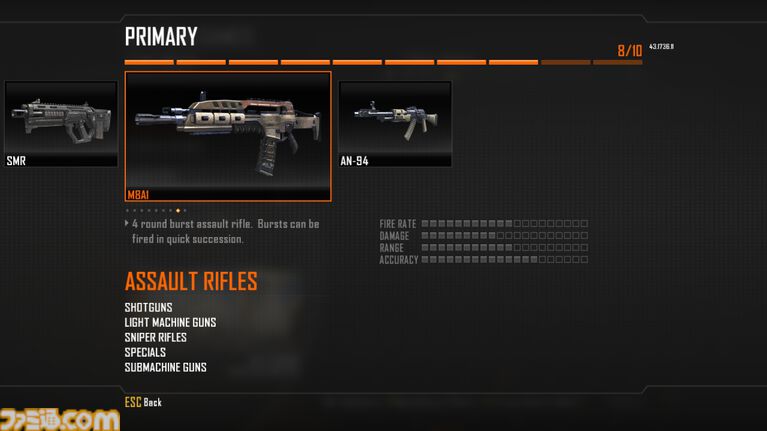The height and width of the screenshot is (431, 767).
Task: Pick the AN-94 weapon tile
Action: tap(394, 123)
